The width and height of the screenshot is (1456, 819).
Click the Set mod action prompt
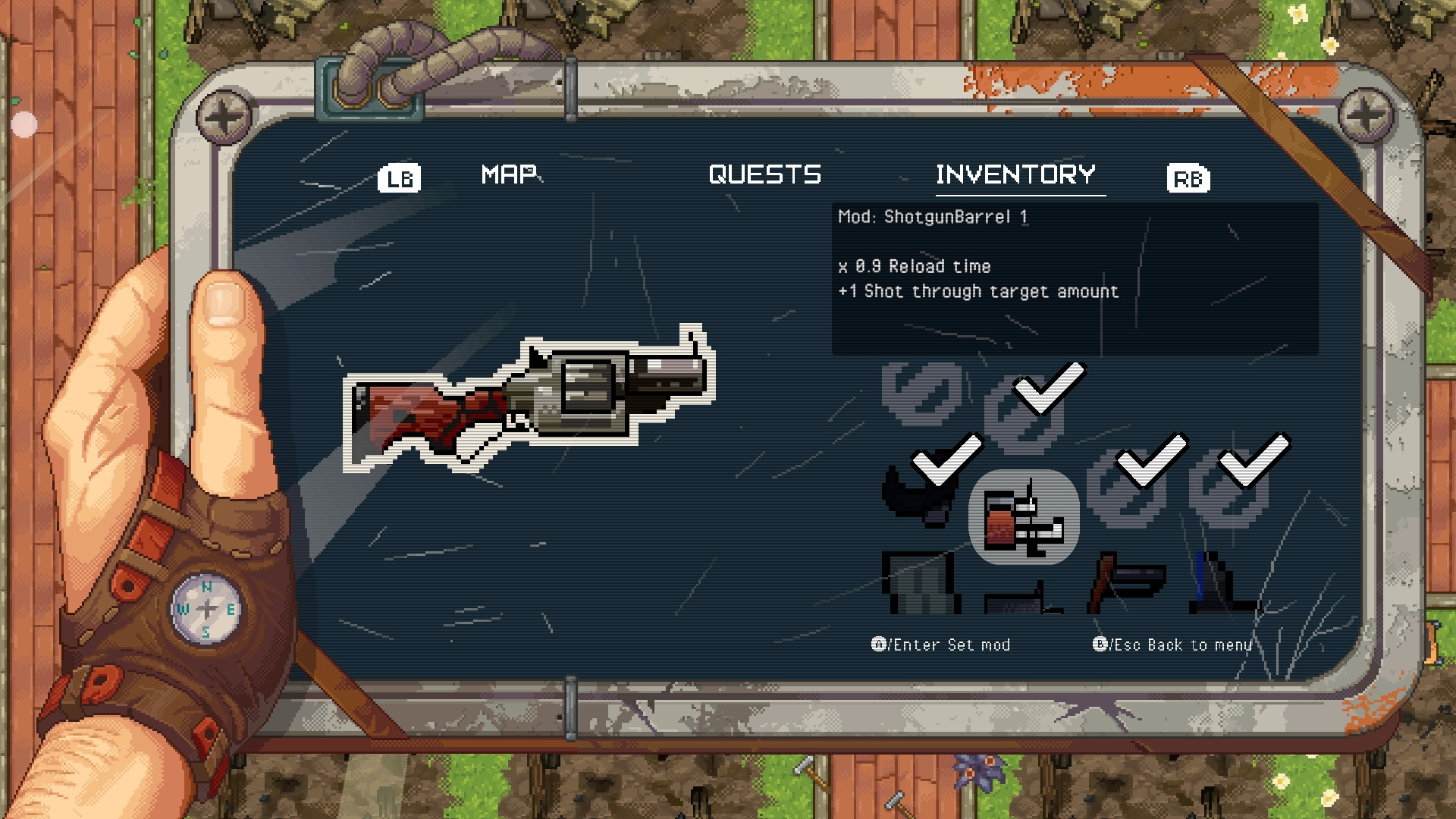[x=940, y=645]
